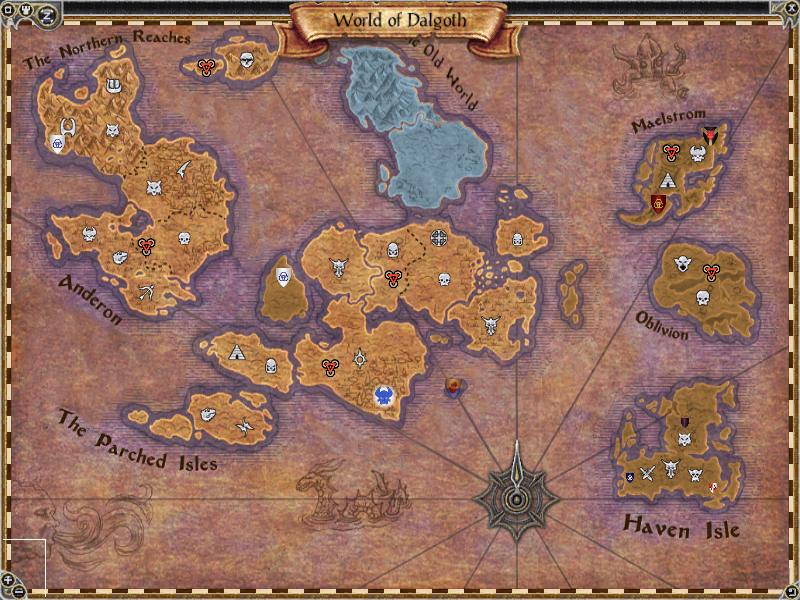Pick the crossed swords marker on Haven Isle
Viewport: 800px width, 600px height.
click(x=647, y=472)
